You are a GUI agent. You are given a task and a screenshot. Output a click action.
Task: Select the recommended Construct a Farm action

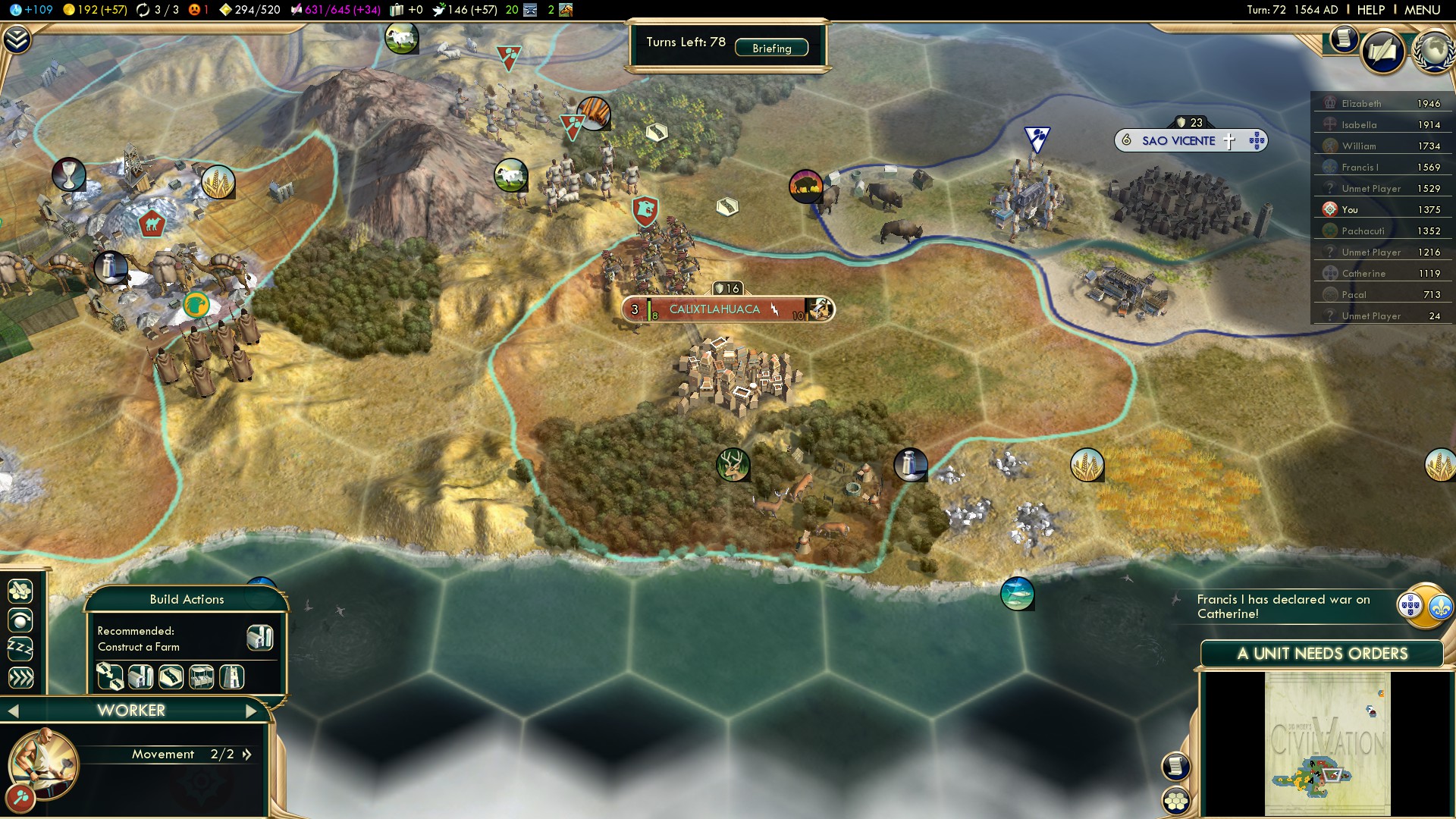[259, 638]
